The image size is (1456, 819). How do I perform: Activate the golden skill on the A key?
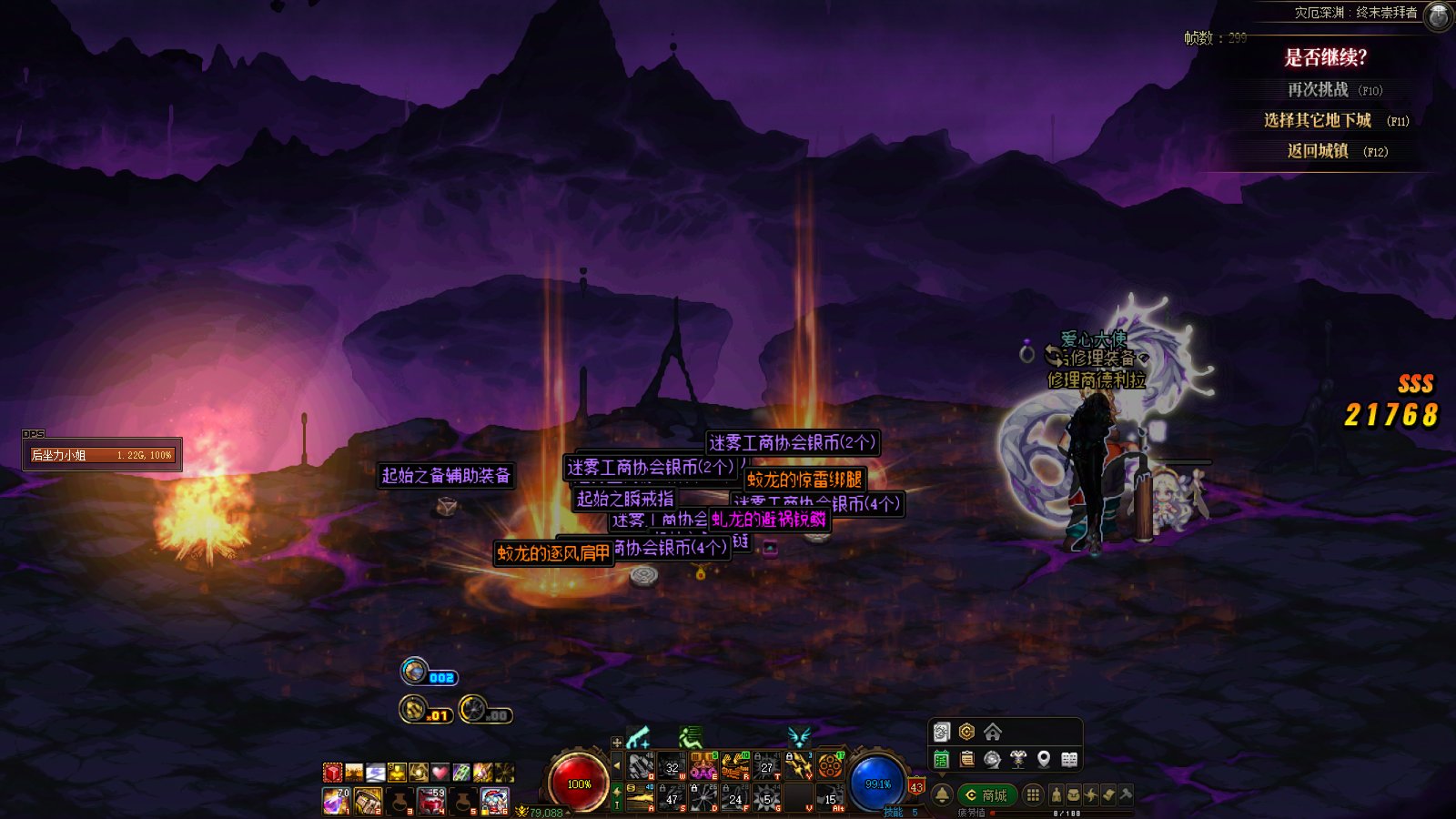(641, 798)
